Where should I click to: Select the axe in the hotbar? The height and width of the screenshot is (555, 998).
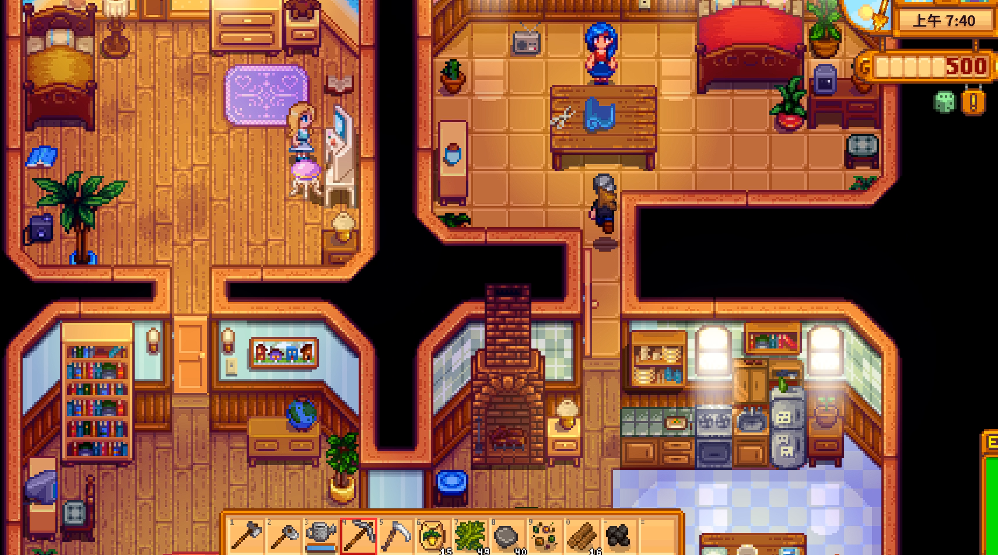click(245, 536)
